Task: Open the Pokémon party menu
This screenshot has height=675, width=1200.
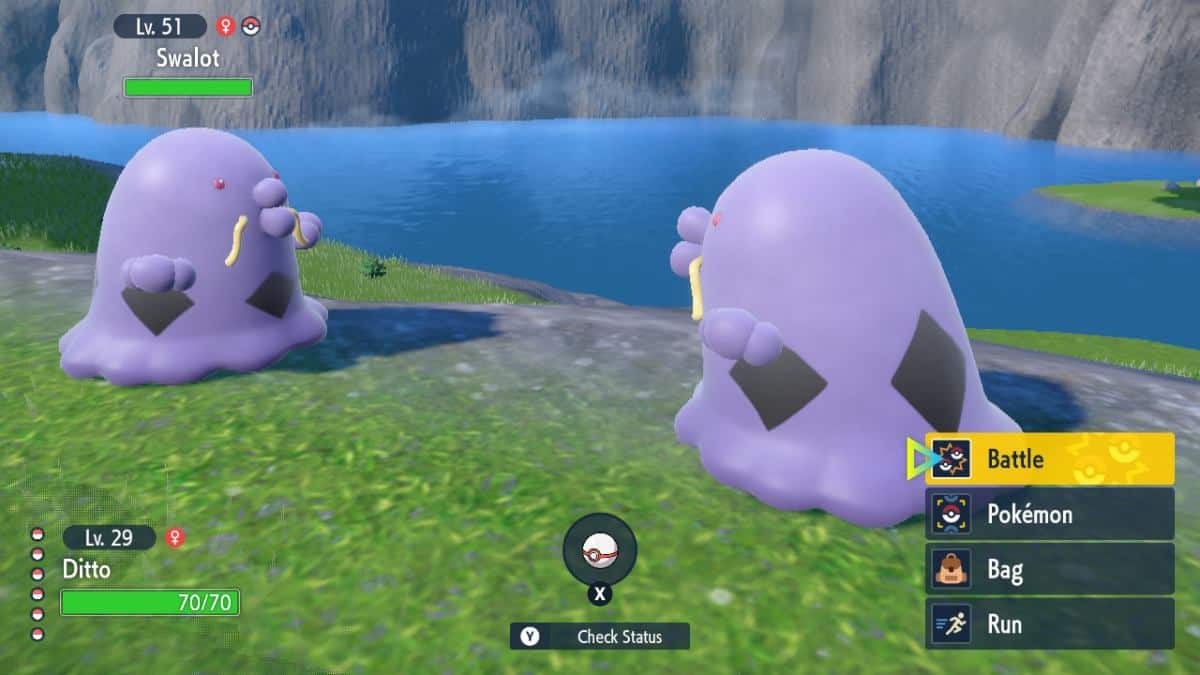Action: coord(1049,514)
